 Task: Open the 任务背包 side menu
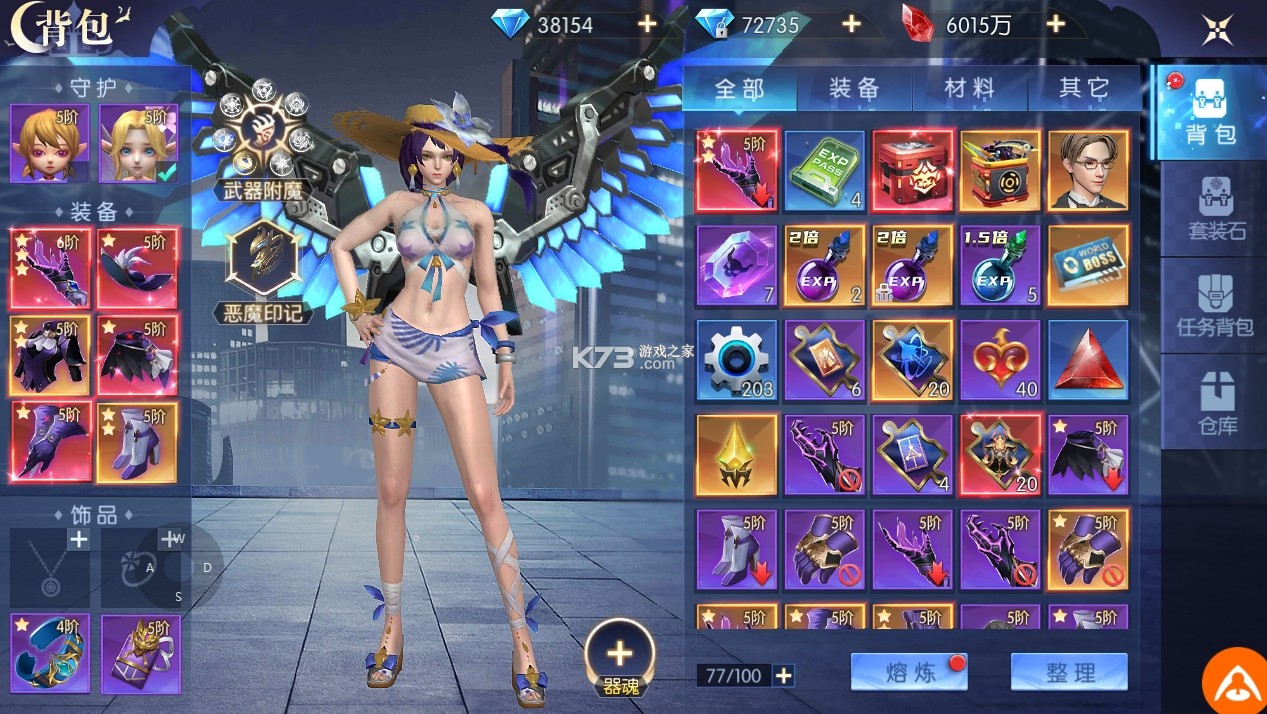pos(1214,305)
